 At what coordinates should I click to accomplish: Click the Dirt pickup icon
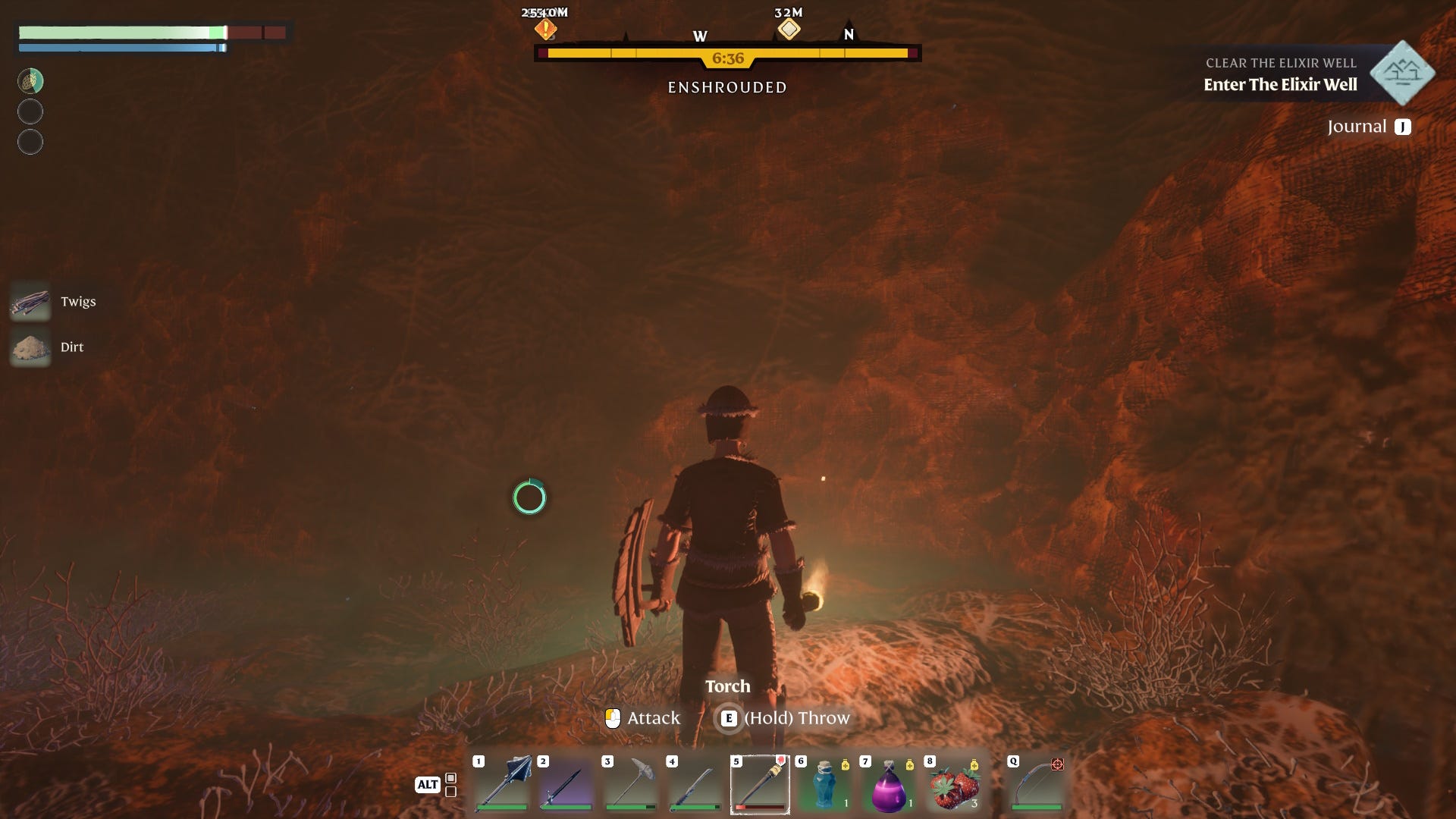(x=30, y=347)
